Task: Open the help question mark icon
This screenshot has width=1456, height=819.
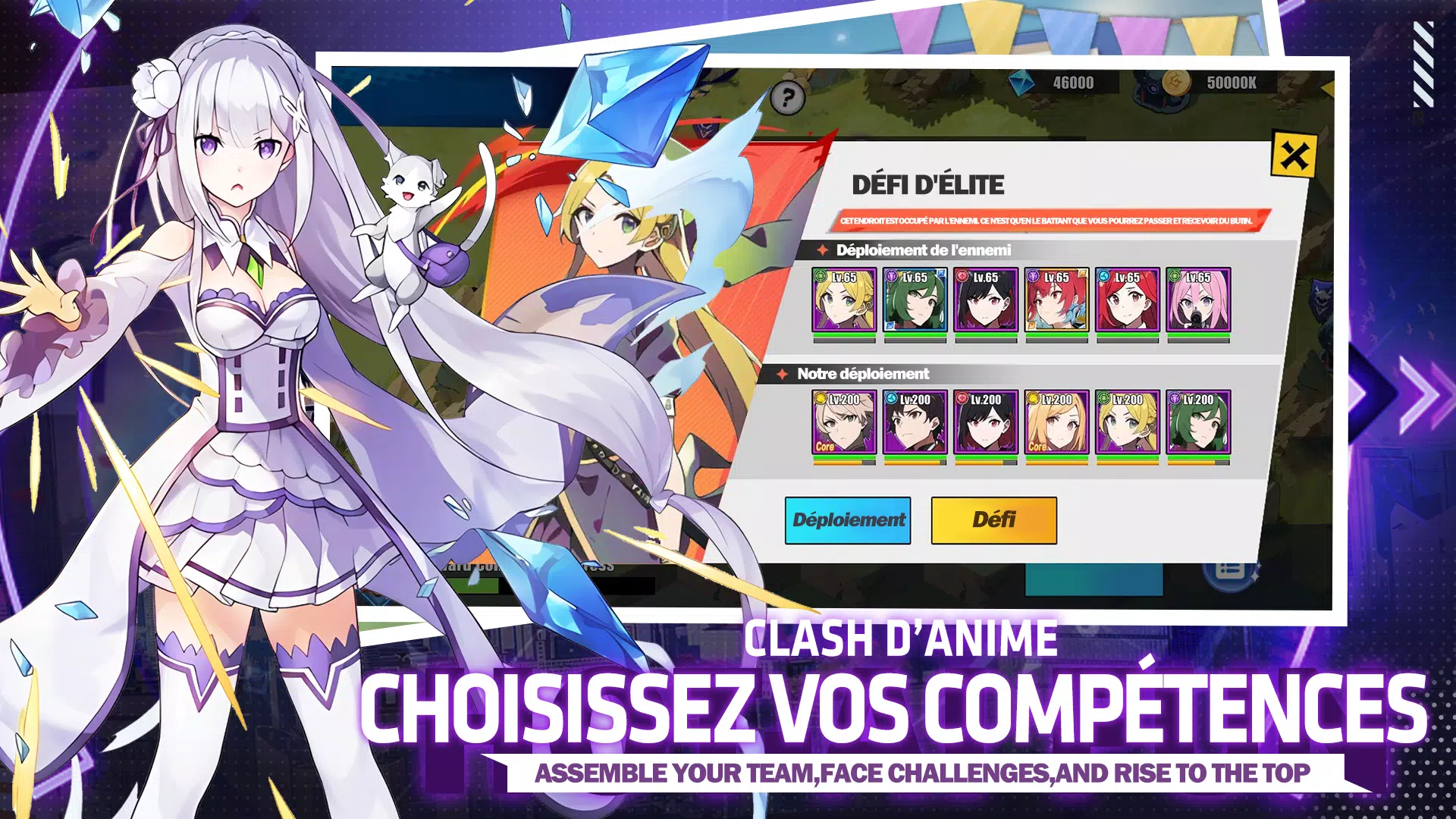Action: 787,97
